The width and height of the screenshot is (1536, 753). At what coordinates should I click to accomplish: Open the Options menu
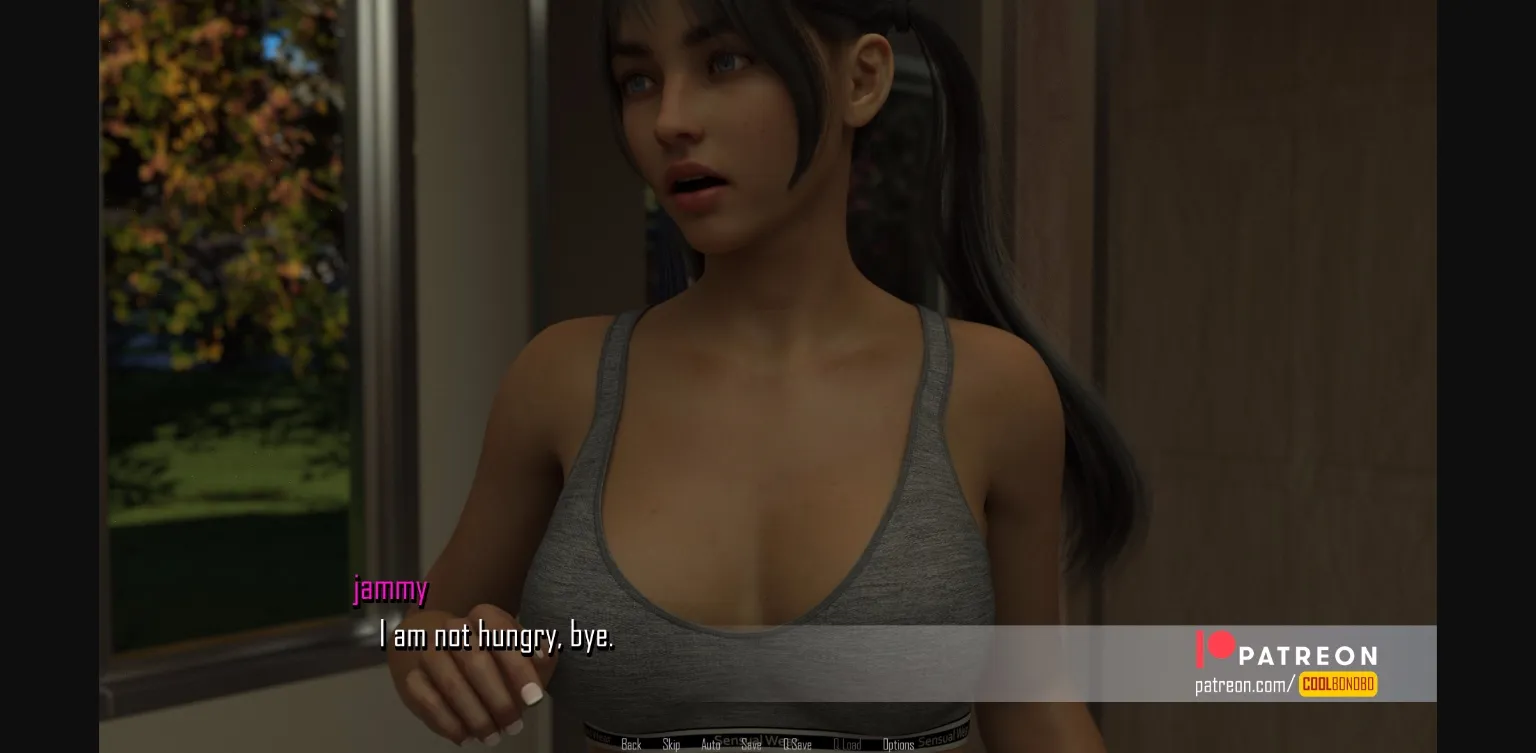[898, 745]
